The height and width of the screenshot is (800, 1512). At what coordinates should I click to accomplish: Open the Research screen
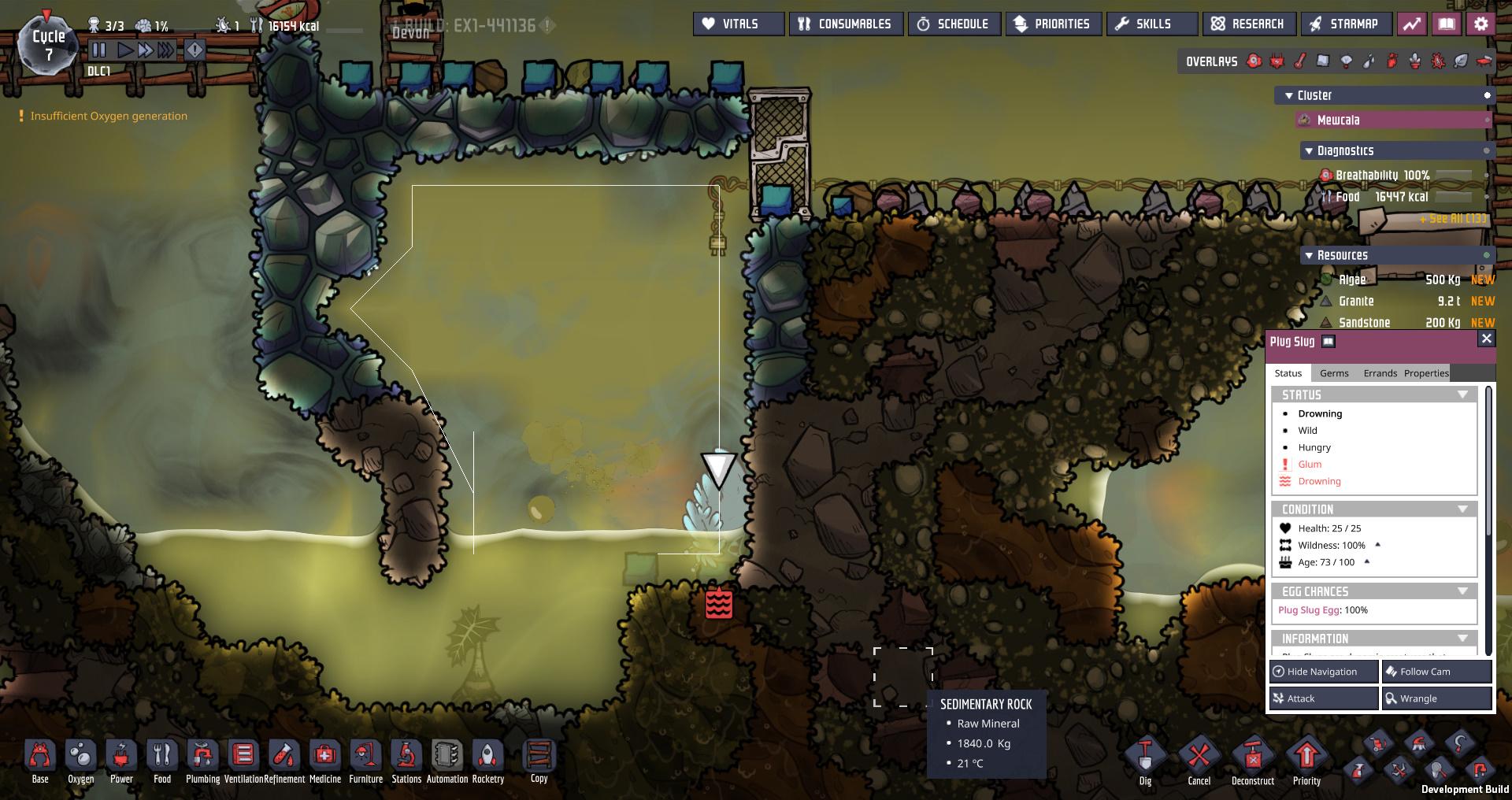coord(1249,24)
